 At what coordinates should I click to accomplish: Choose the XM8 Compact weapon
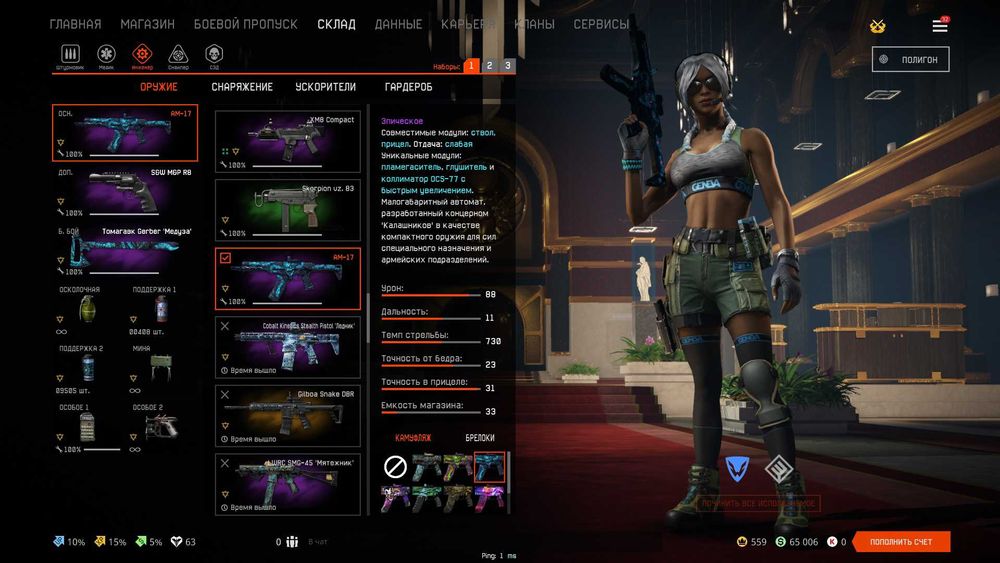[288, 141]
